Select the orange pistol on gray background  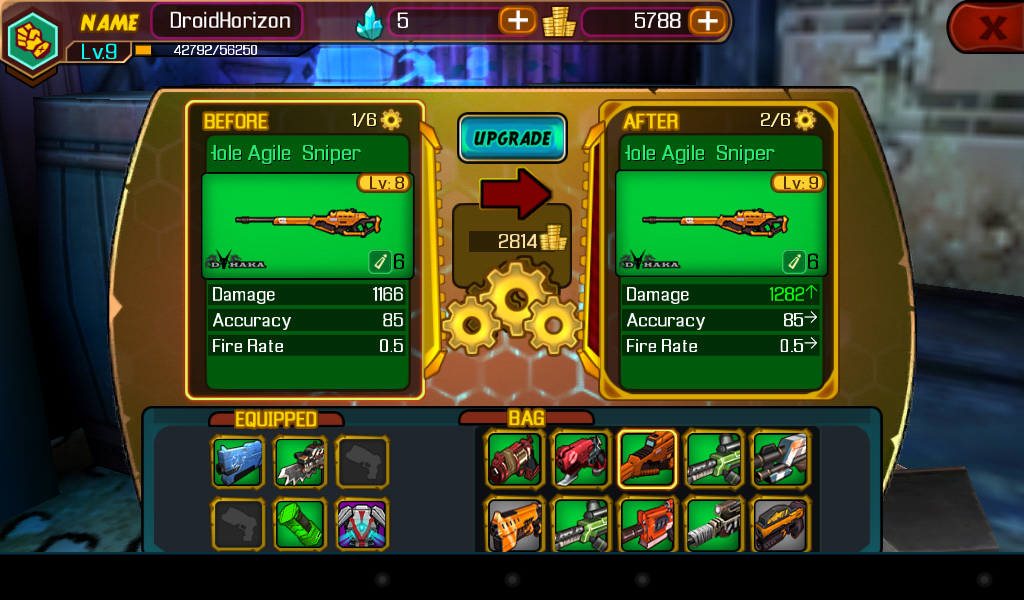pos(515,525)
